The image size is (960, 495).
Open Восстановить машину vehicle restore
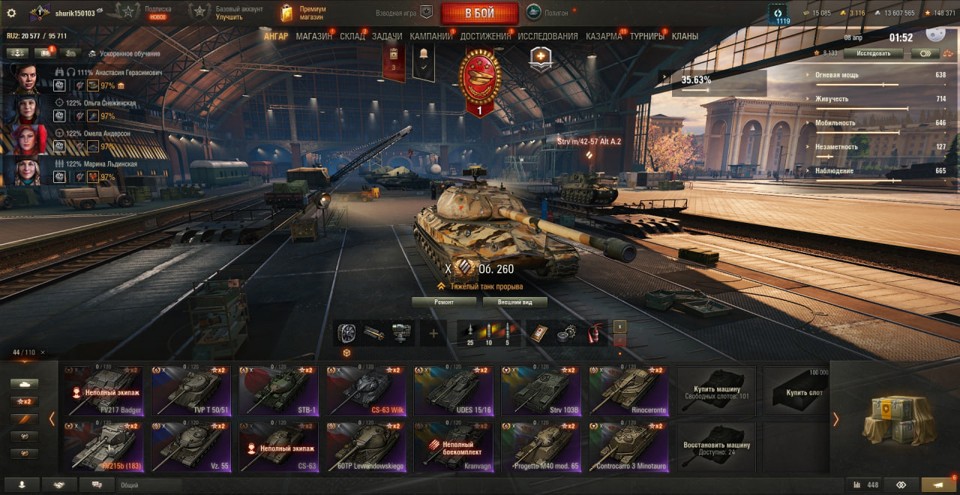point(715,446)
